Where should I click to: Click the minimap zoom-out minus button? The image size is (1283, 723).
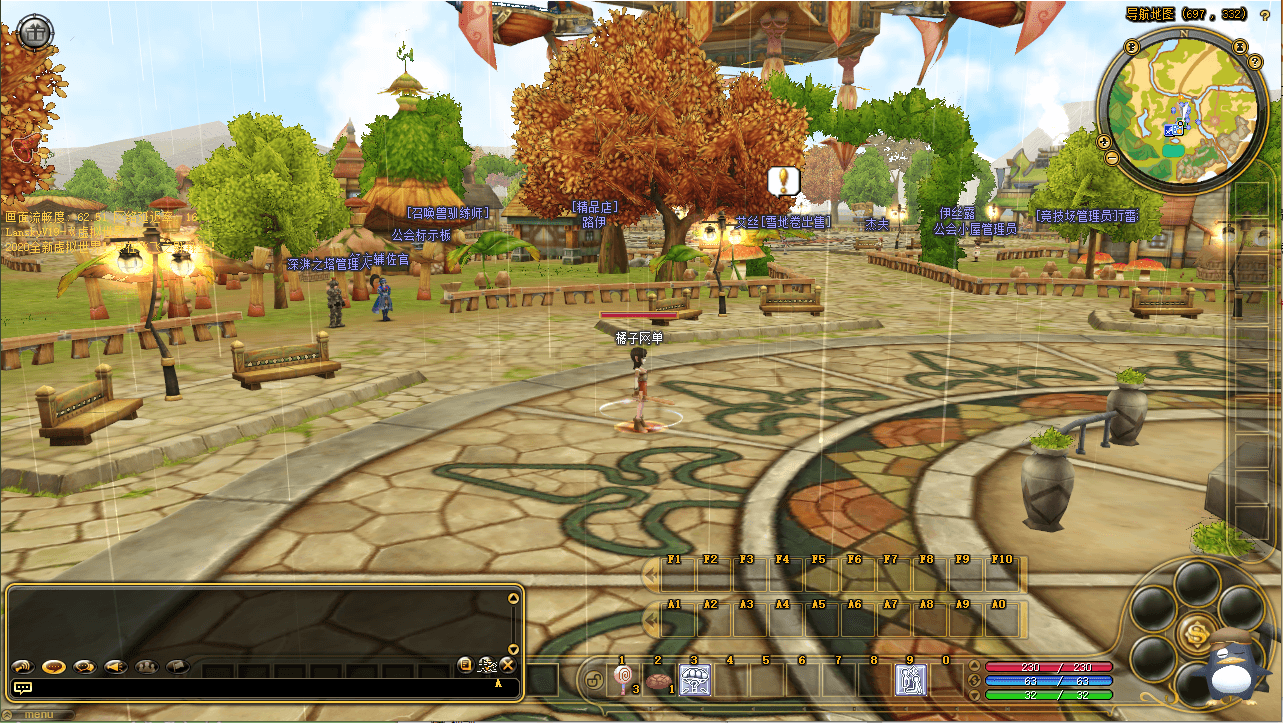click(x=1111, y=158)
